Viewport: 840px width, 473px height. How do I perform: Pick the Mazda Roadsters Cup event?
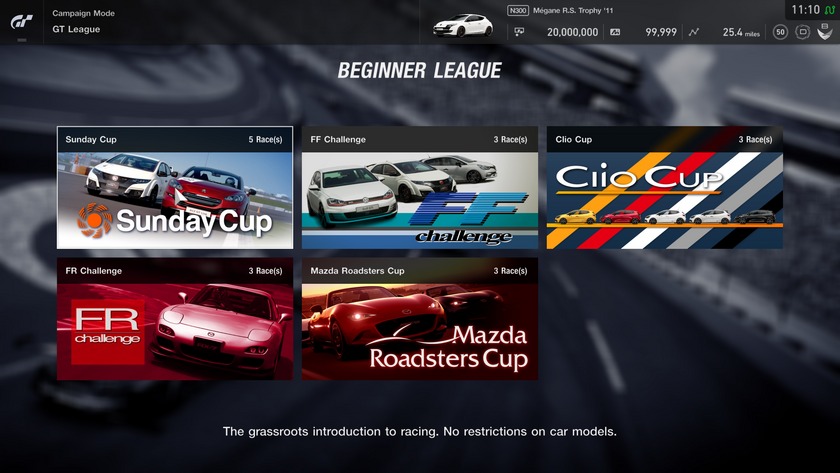click(420, 320)
